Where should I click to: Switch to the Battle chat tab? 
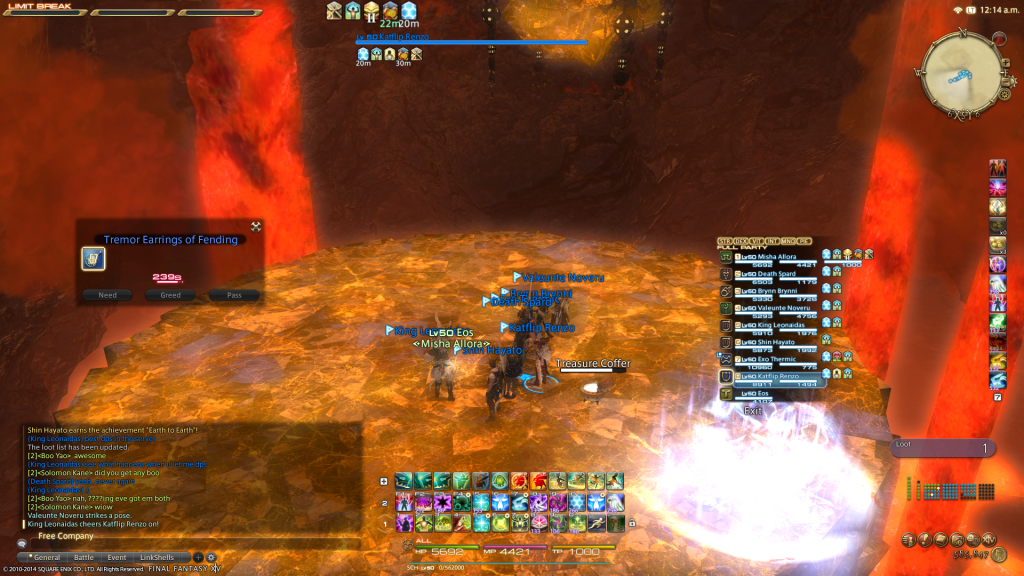tap(84, 557)
